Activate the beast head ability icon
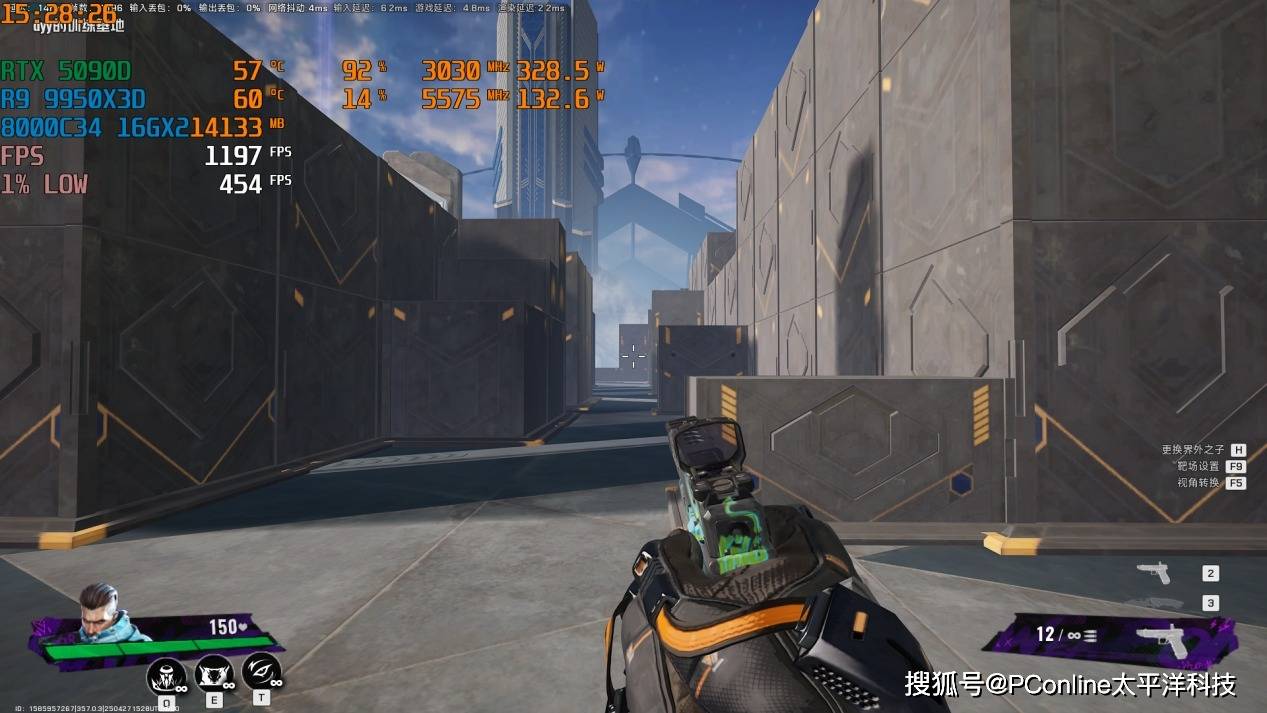The image size is (1267, 713). click(214, 674)
